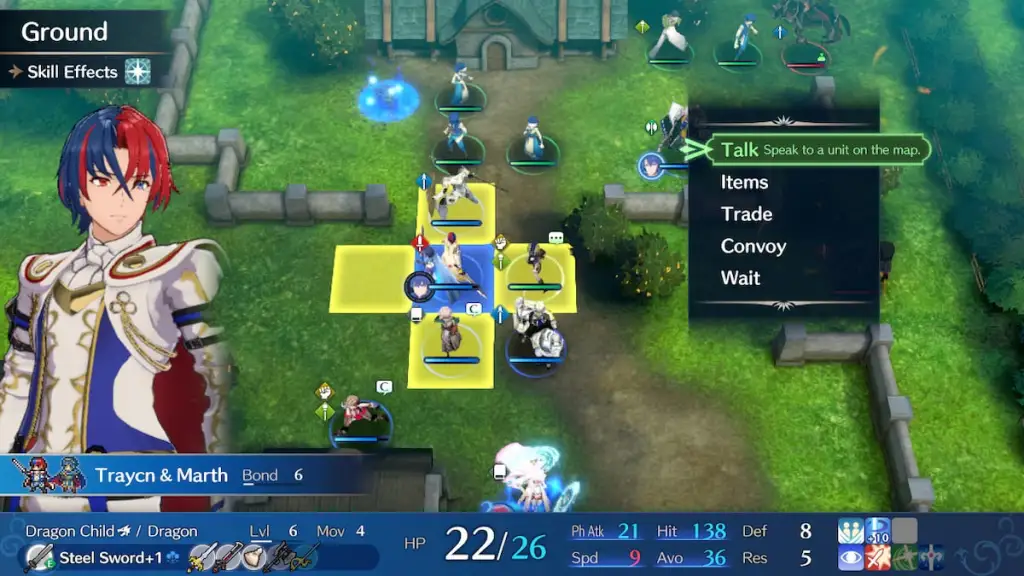Select the -10 blue skill icon
This screenshot has width=1024, height=576.
click(x=877, y=531)
